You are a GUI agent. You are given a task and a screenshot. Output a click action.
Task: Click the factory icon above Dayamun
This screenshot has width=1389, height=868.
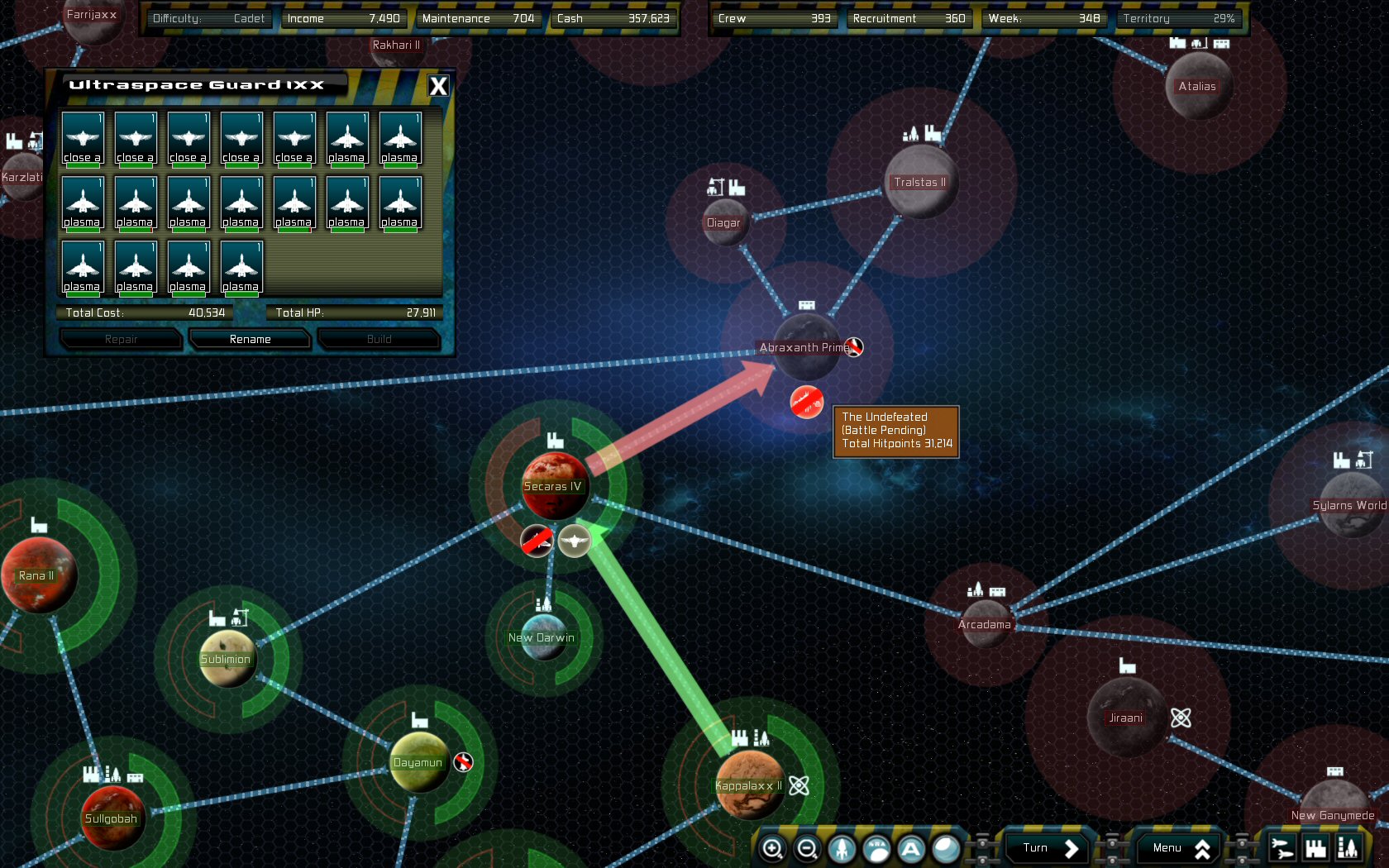pyautogui.click(x=418, y=721)
